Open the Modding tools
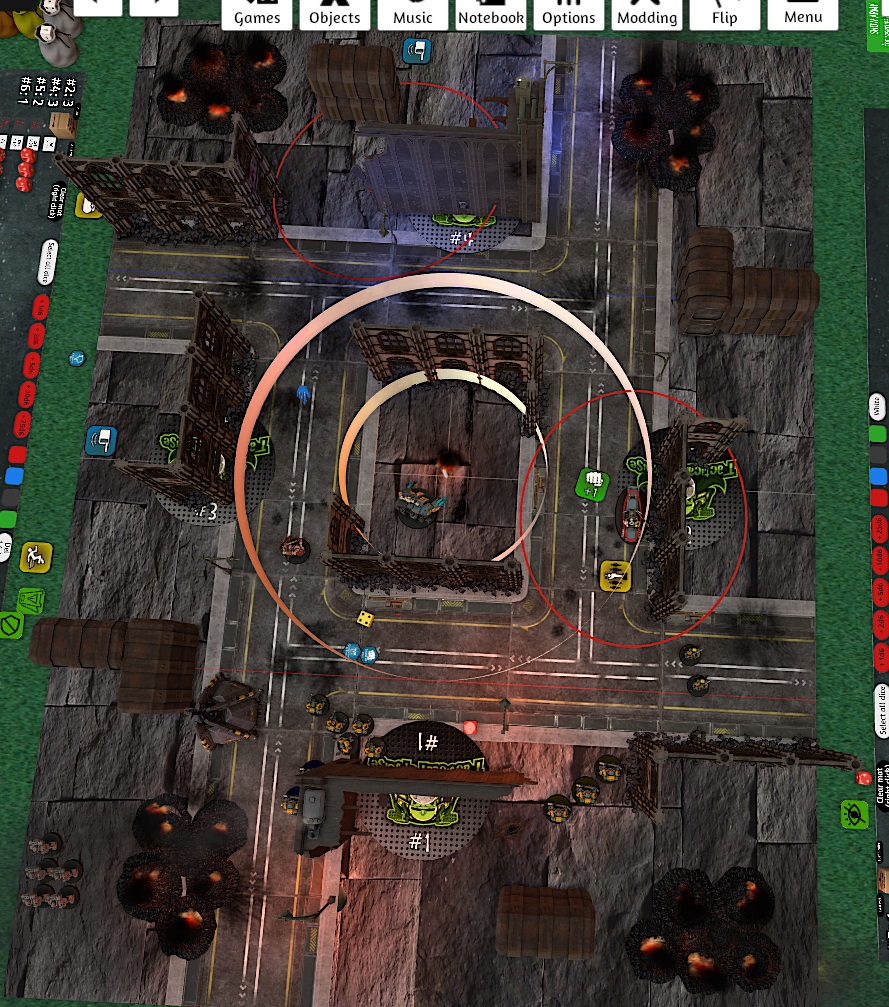 tap(646, 14)
